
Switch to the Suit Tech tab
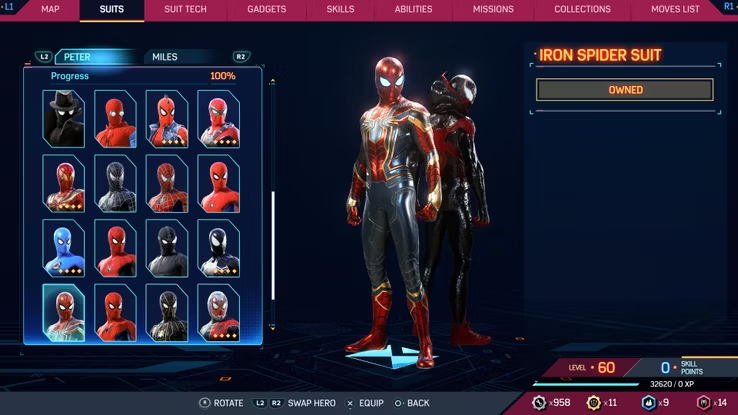click(x=186, y=9)
